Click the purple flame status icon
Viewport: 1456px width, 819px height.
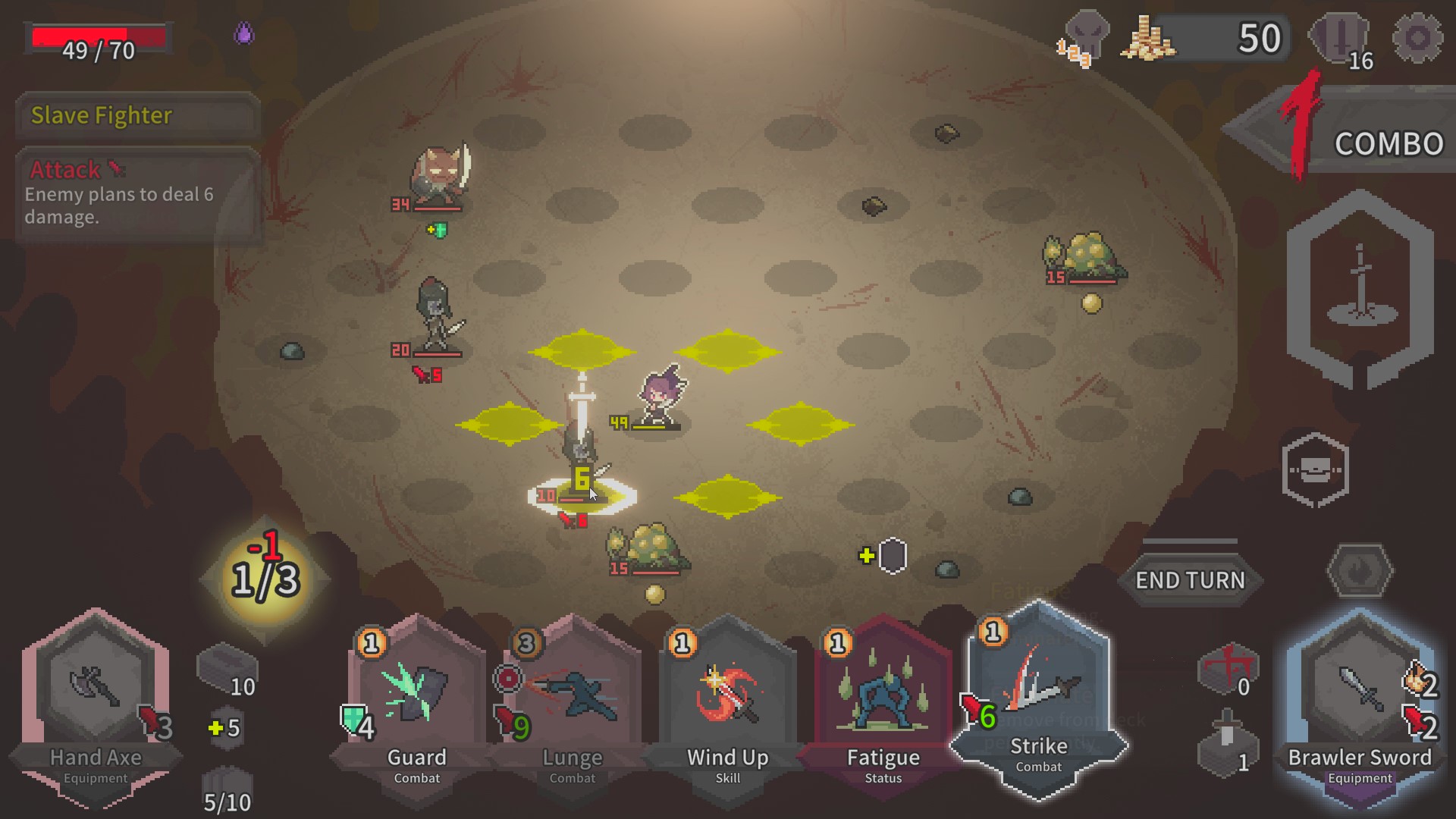[x=243, y=33]
